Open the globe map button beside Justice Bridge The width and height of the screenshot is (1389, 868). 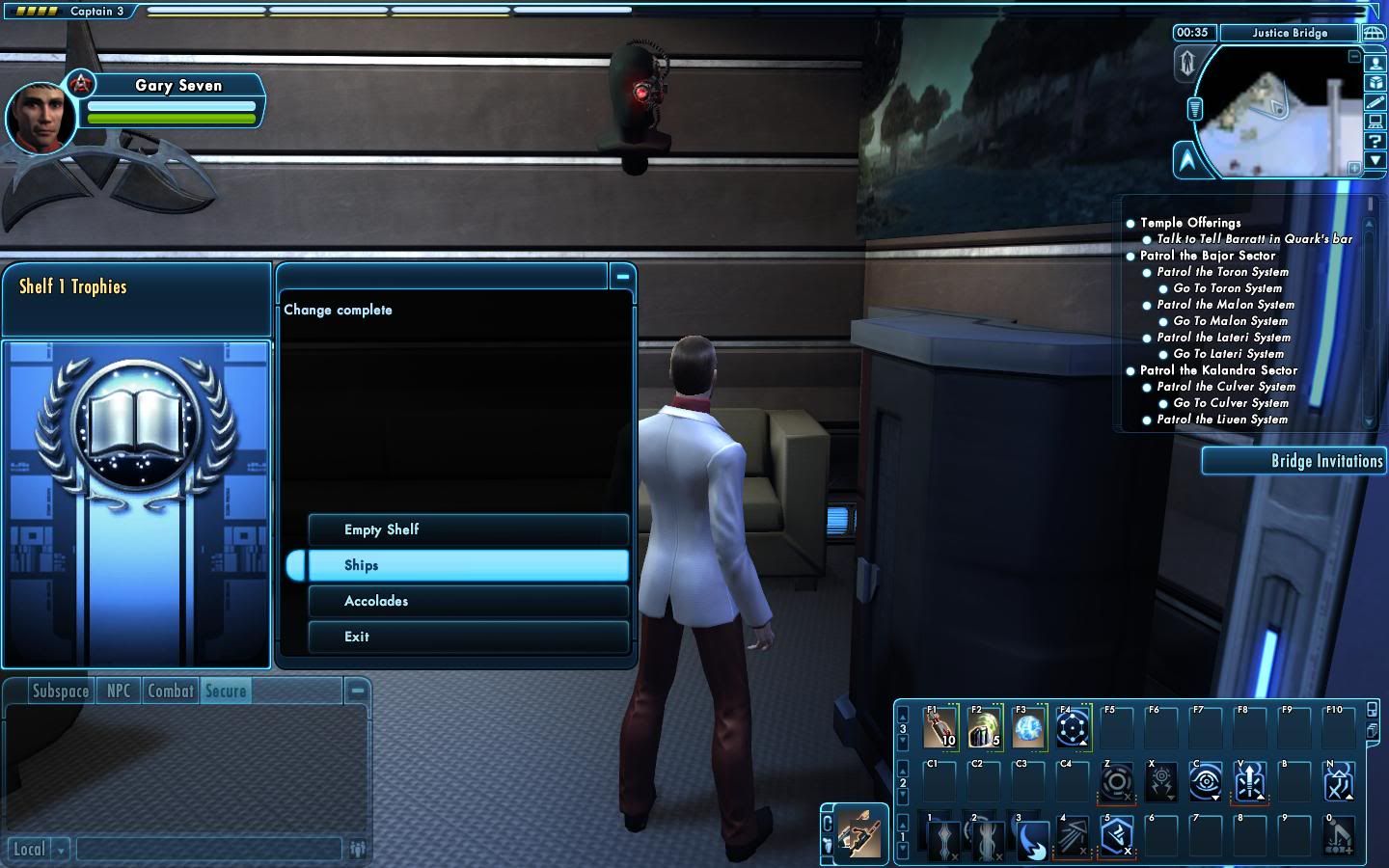(1373, 33)
